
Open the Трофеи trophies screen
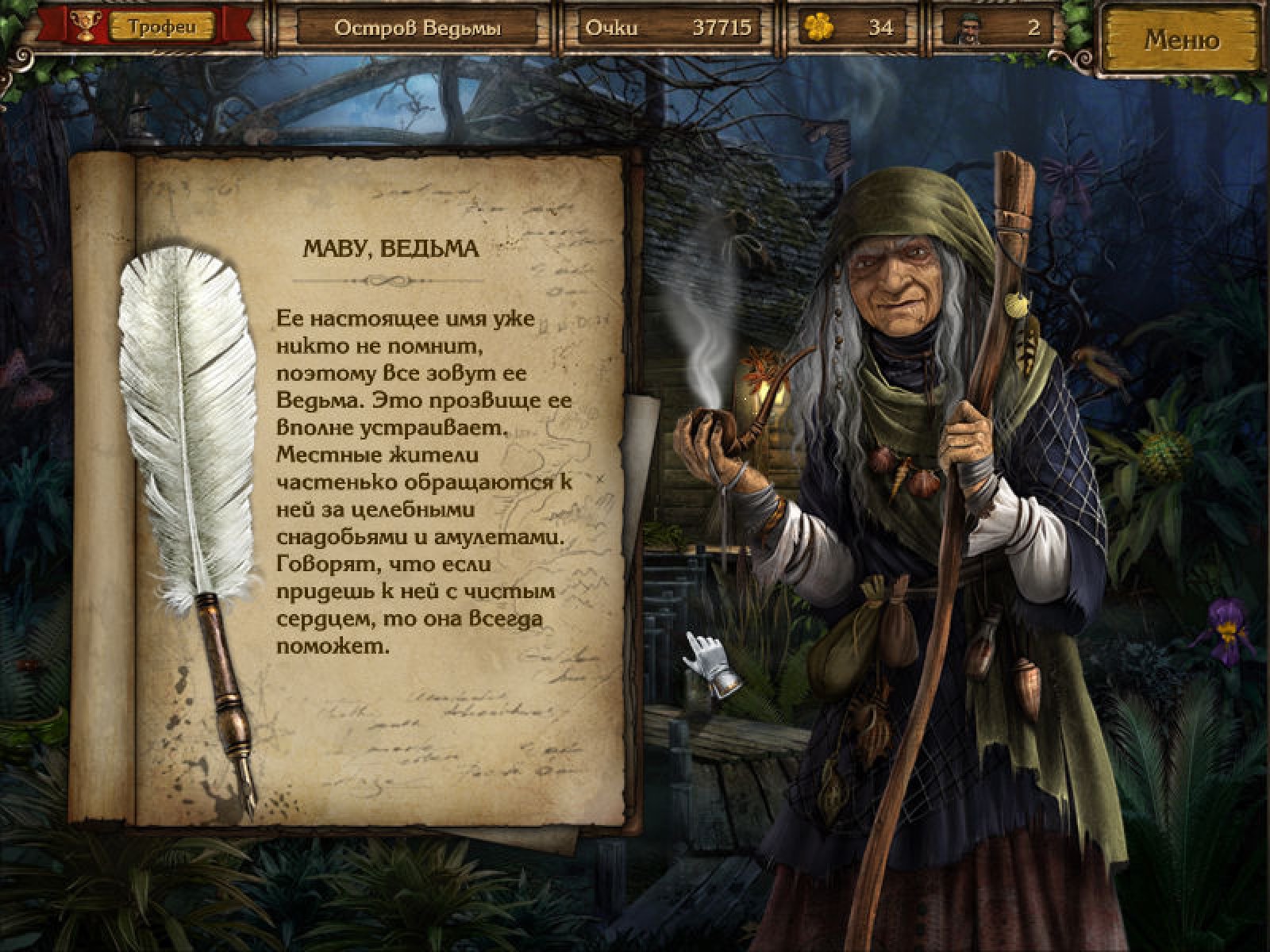(x=161, y=27)
